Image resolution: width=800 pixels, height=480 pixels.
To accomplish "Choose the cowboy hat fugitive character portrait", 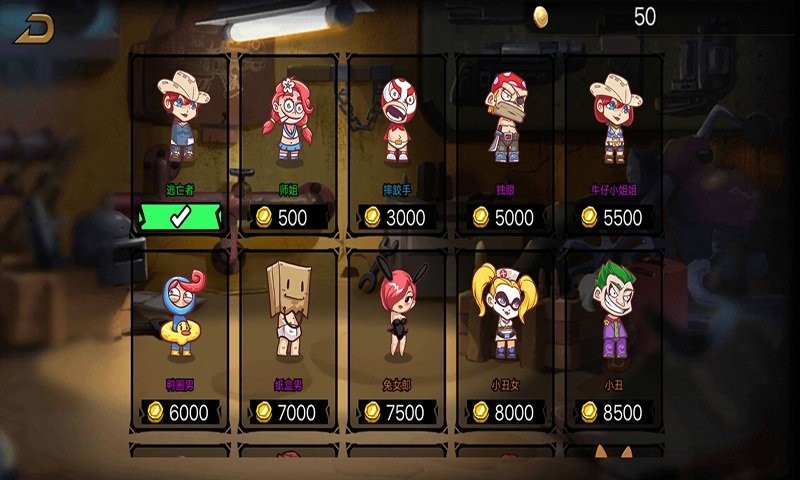I will coord(182,115).
